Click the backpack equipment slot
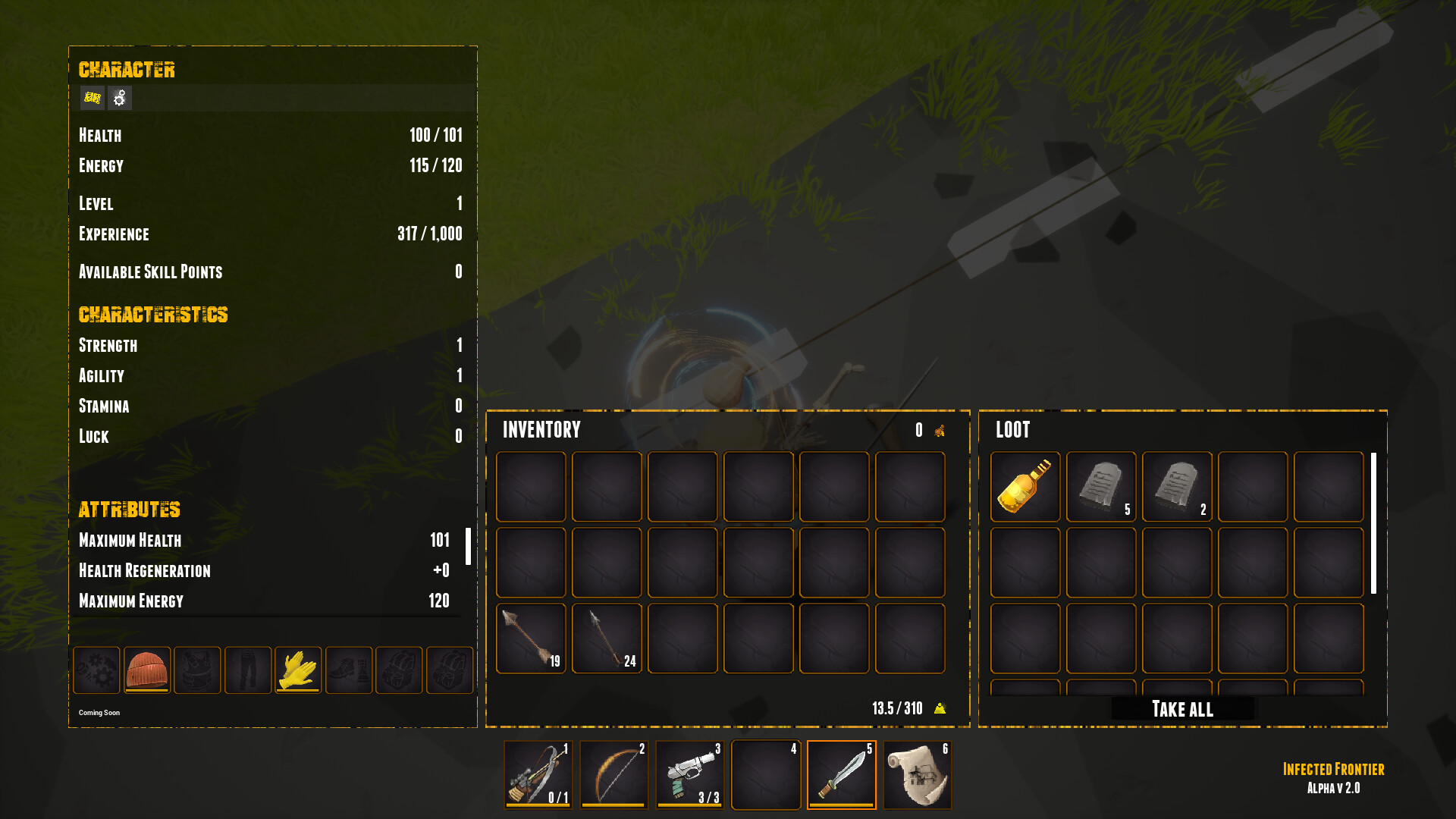 coord(399,670)
